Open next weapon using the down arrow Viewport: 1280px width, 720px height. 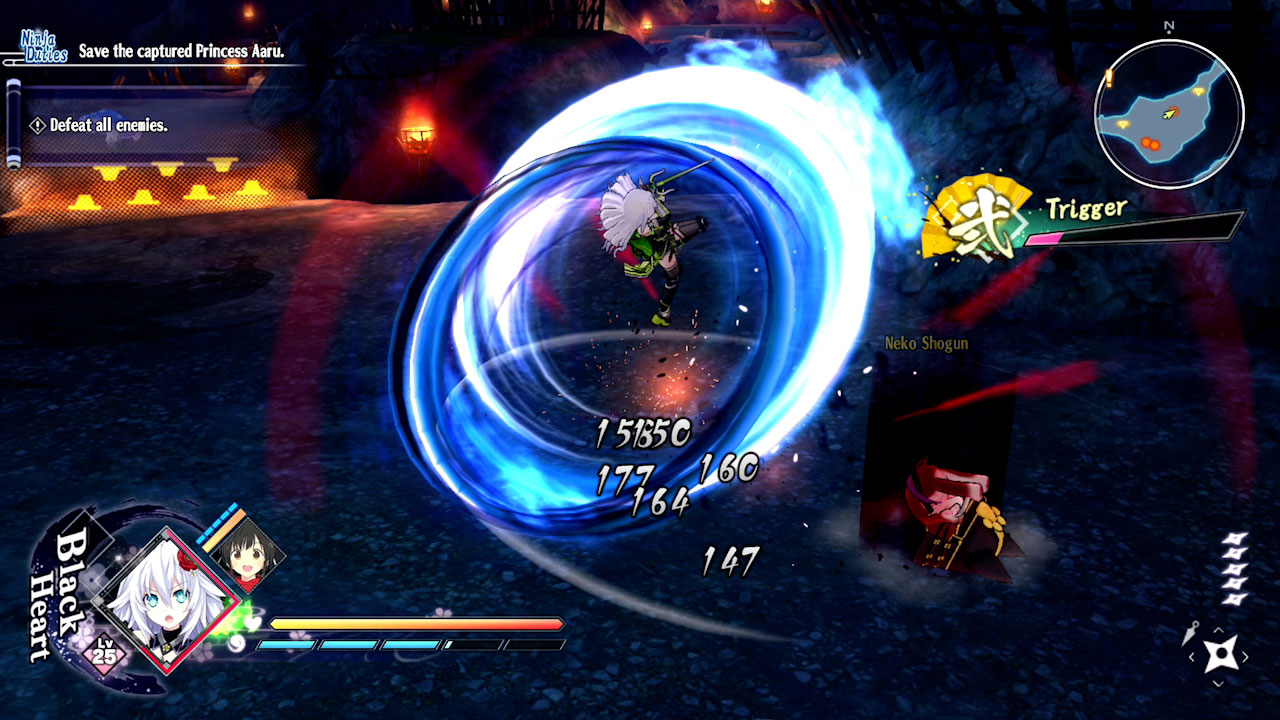coord(1218,682)
